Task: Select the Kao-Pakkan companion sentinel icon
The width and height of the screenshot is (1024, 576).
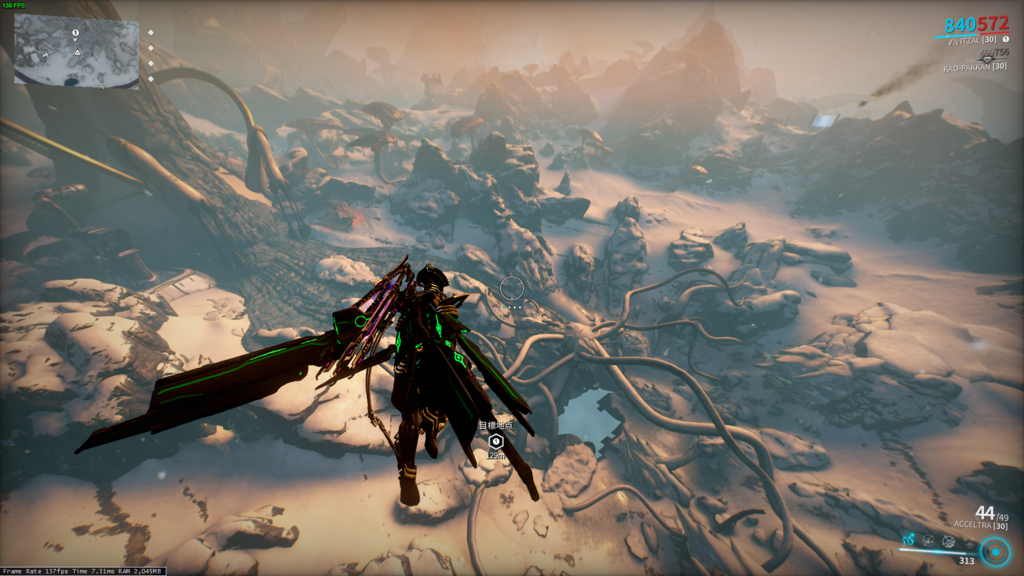Action: pos(986,59)
